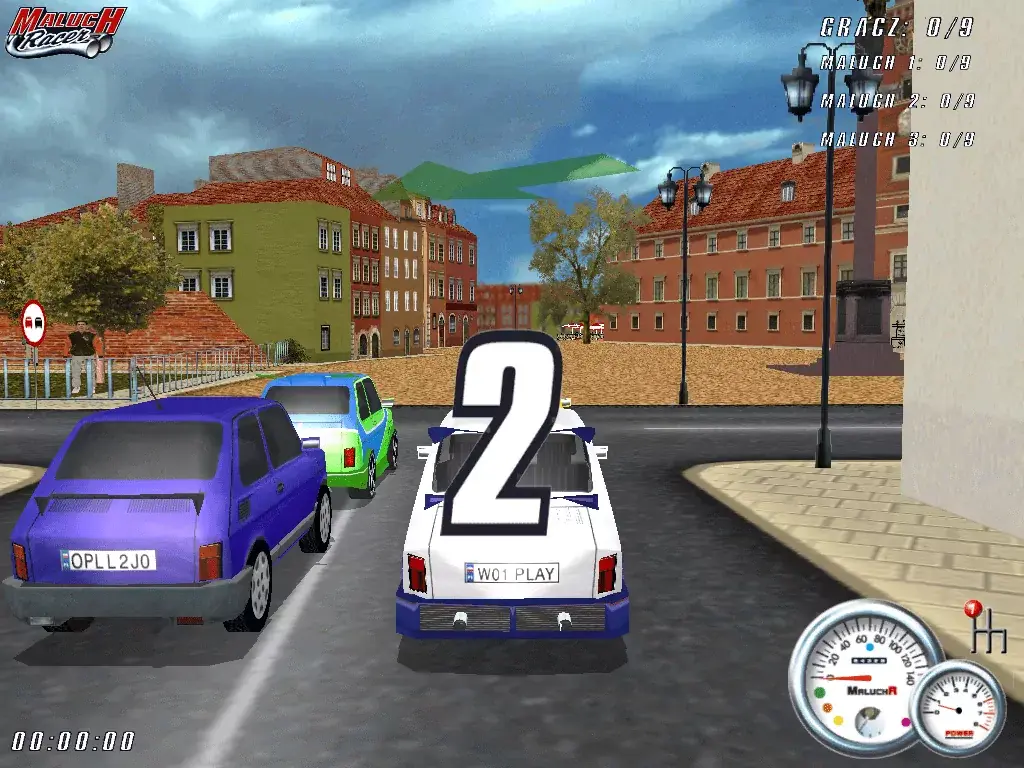This screenshot has height=768, width=1024.
Task: Select the gear shifter indicator icon
Action: (x=985, y=629)
